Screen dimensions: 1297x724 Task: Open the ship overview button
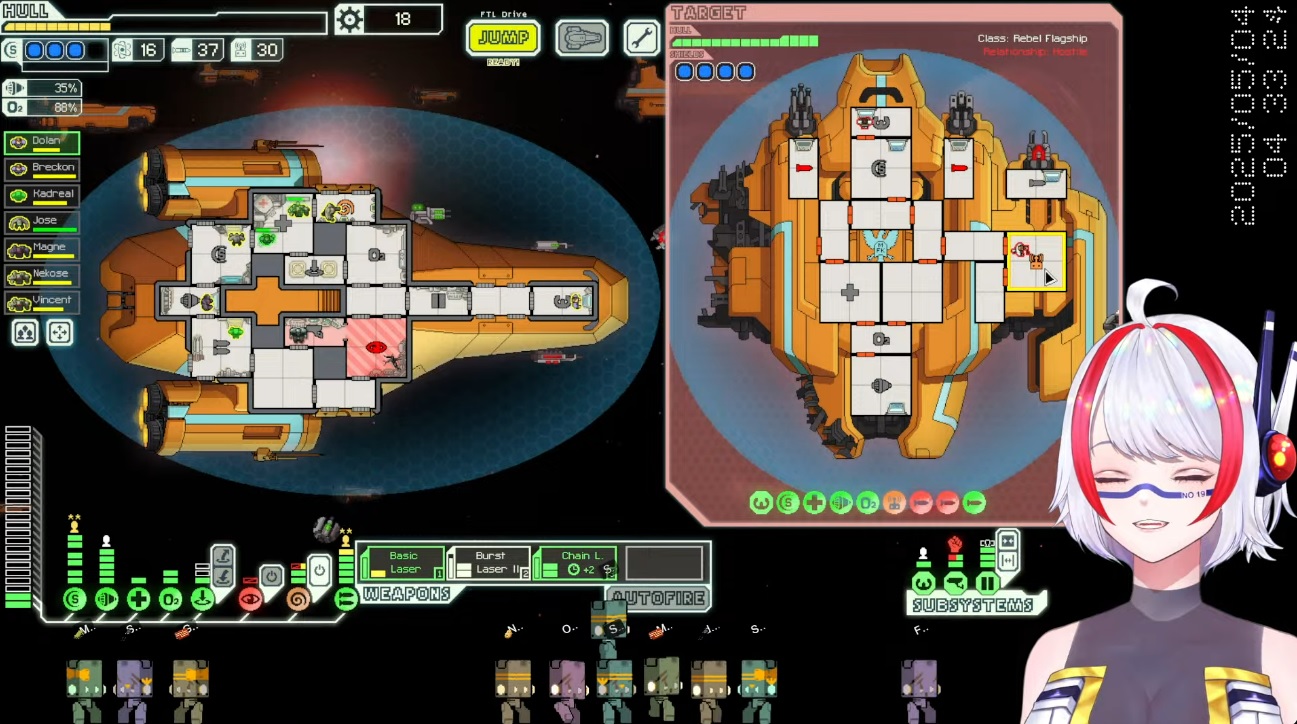point(582,39)
